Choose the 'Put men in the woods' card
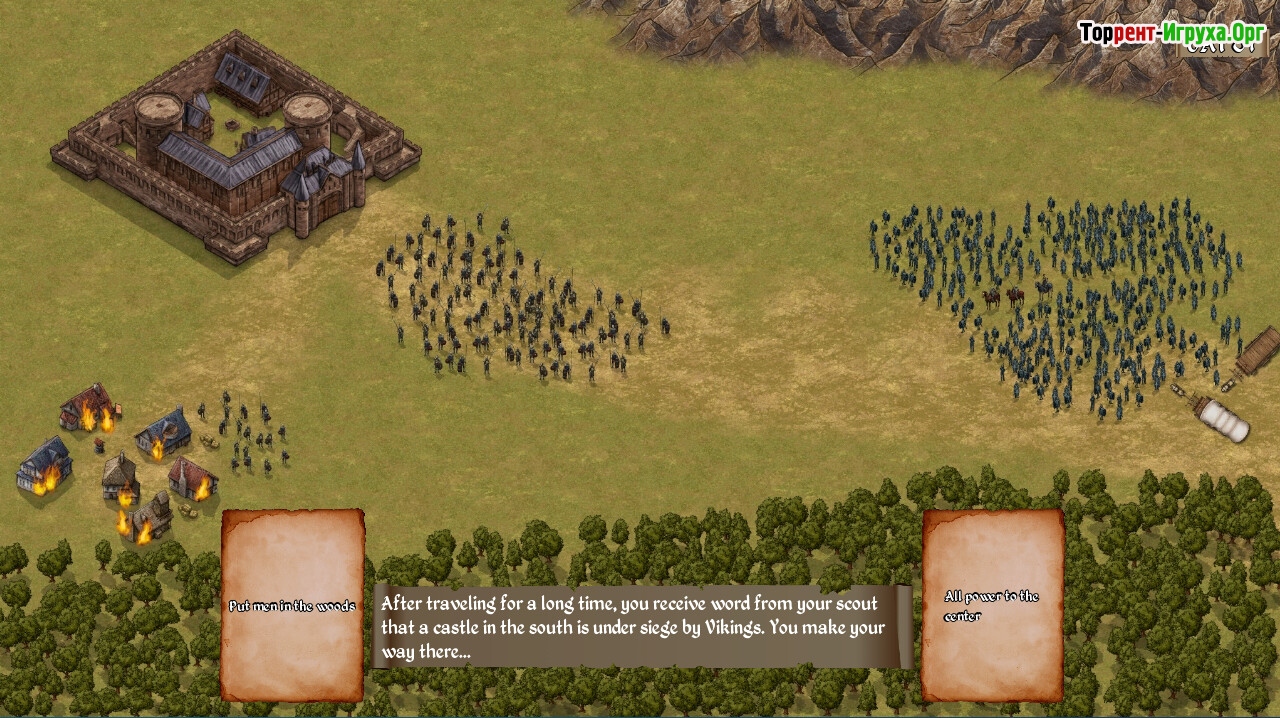 [x=292, y=605]
